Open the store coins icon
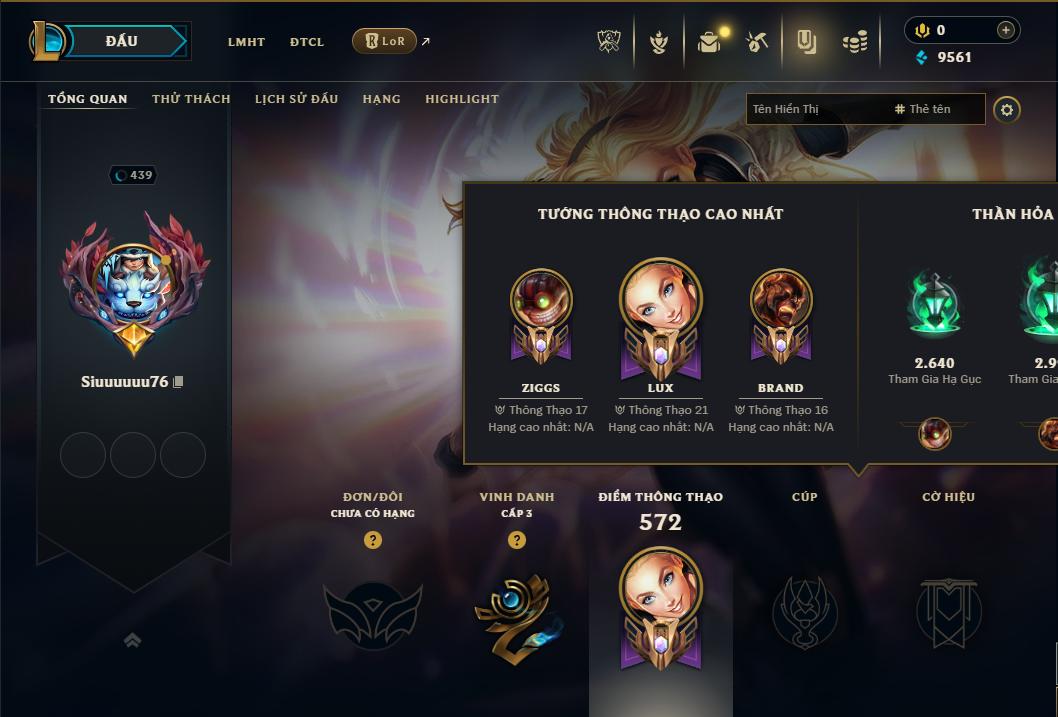 (x=854, y=42)
